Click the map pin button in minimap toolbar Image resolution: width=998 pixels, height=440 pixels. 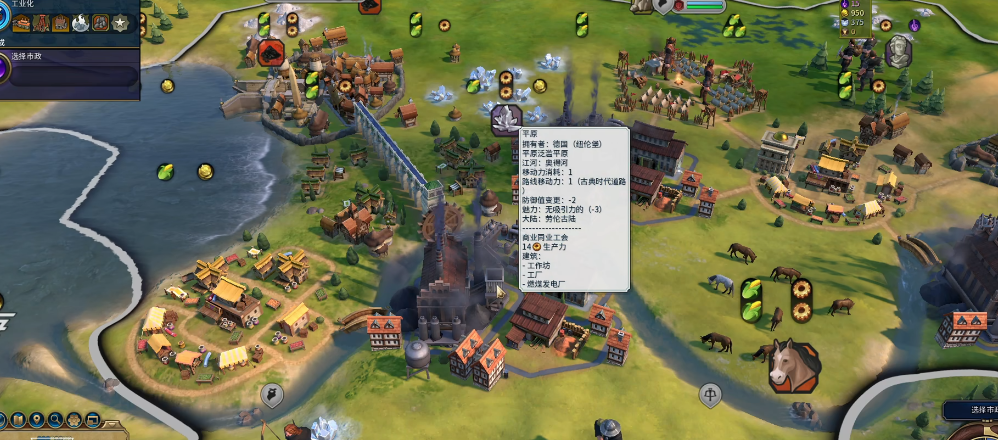(x=36, y=419)
